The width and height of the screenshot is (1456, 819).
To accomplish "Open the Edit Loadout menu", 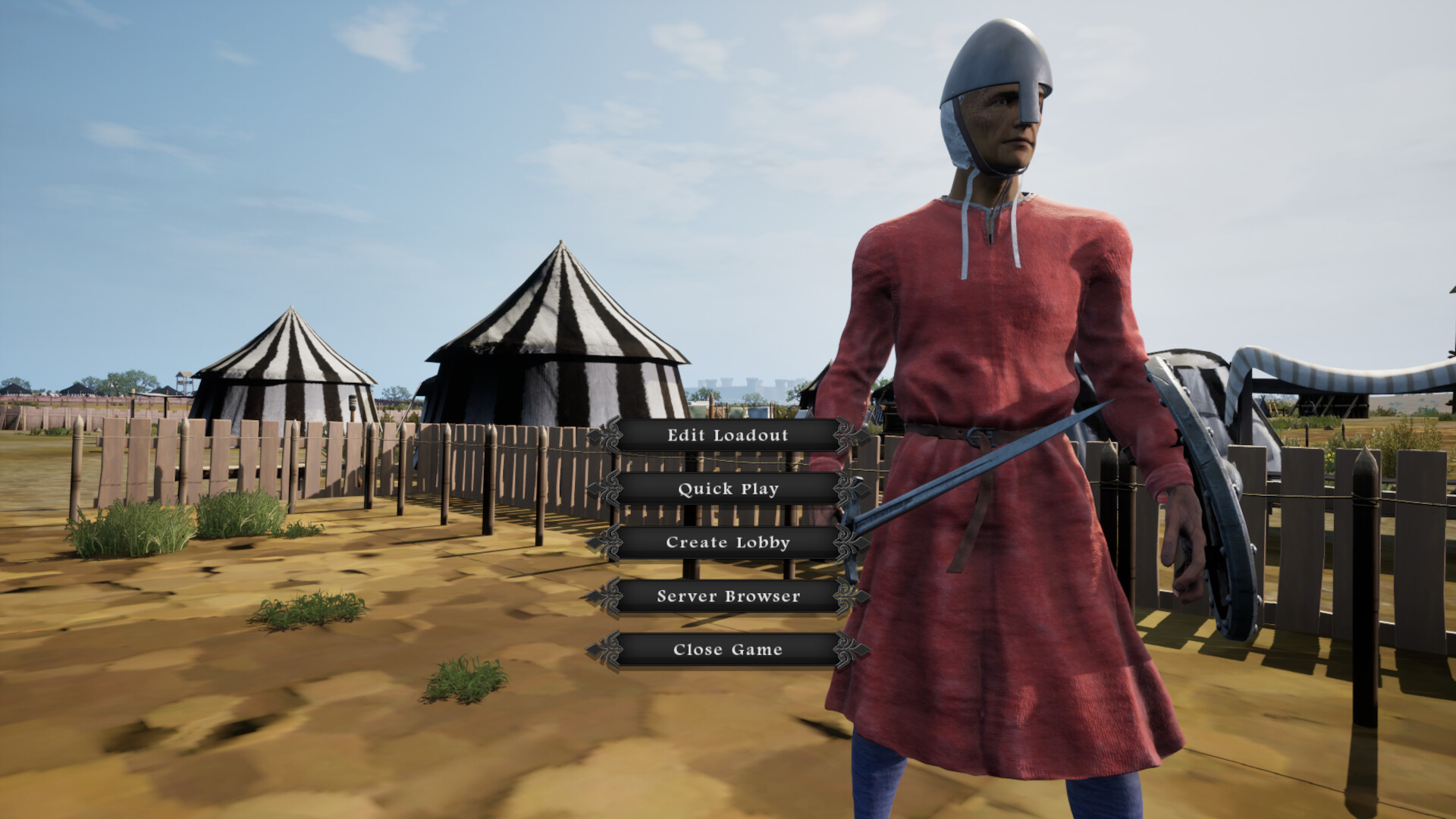I will (x=726, y=436).
